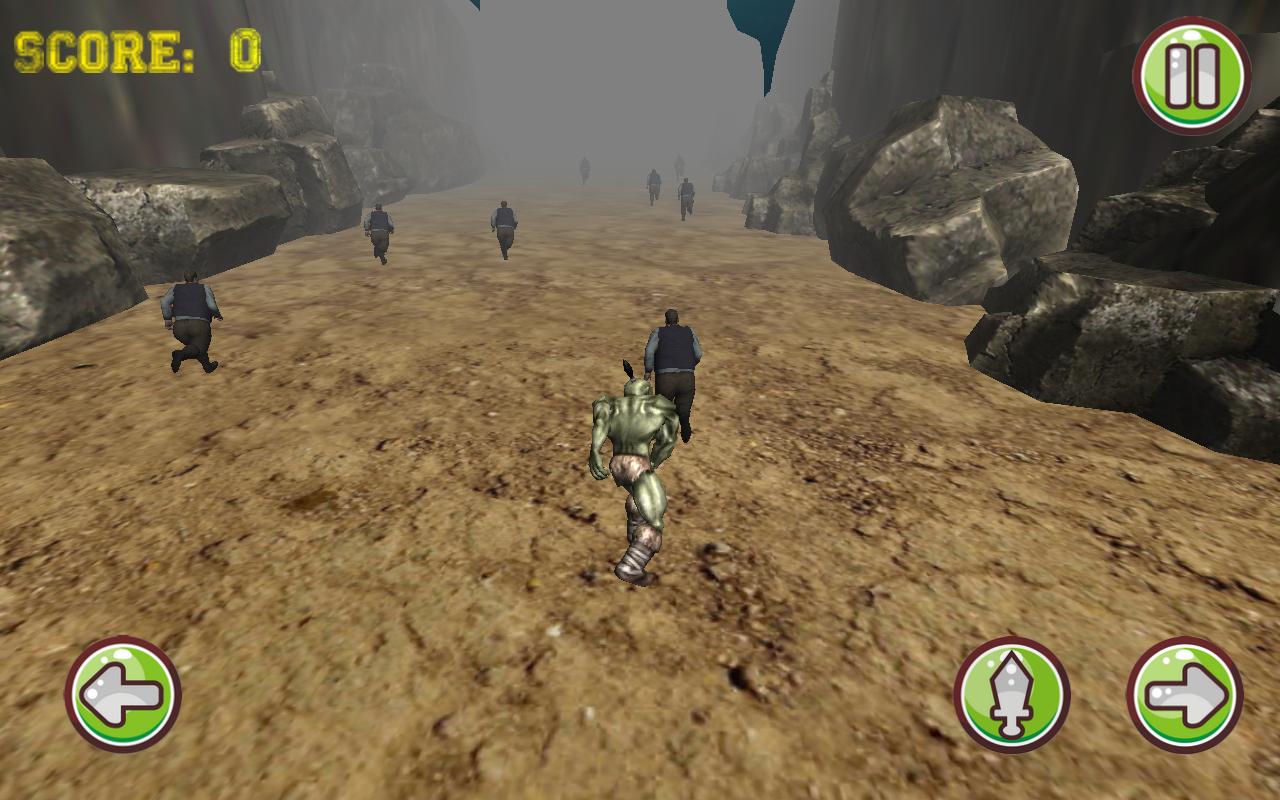
Task: Tap the right arrow move button
Action: (x=1185, y=694)
